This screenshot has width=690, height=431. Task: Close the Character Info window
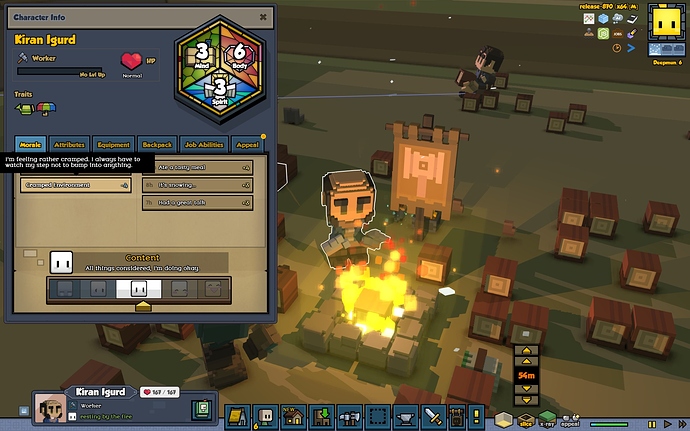pos(262,16)
